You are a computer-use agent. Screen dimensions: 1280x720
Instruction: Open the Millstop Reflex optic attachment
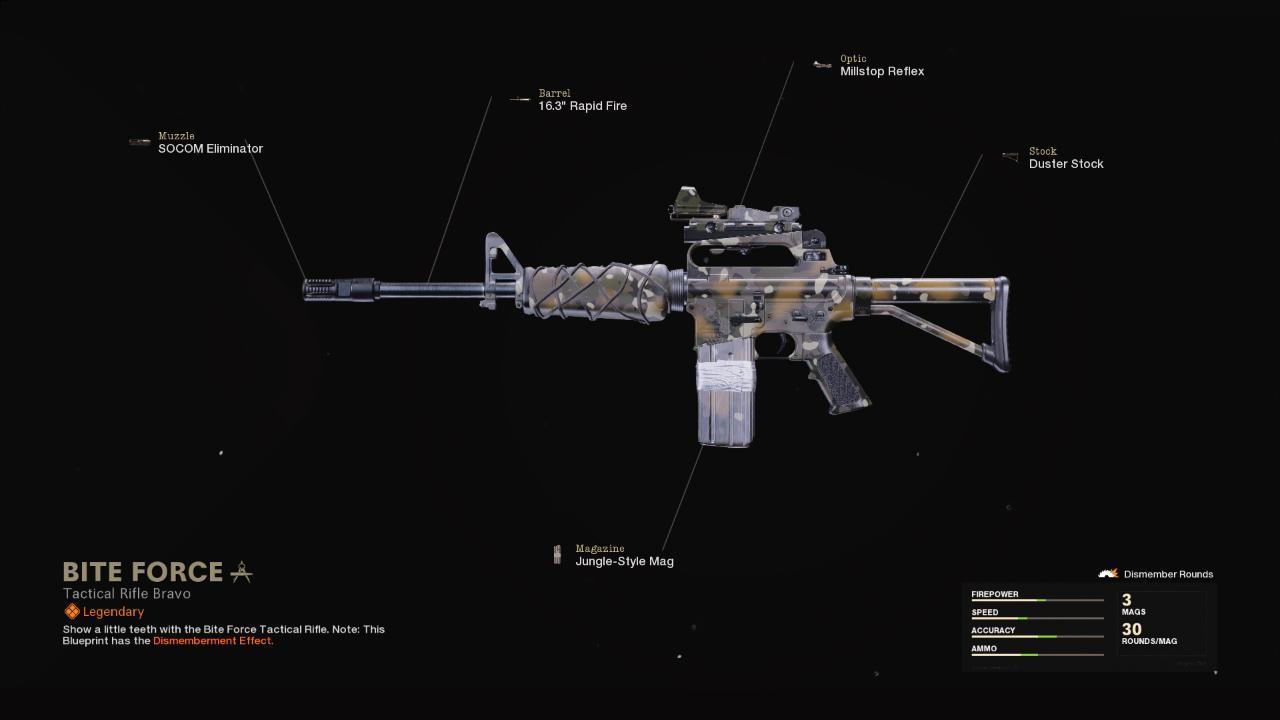coord(881,71)
